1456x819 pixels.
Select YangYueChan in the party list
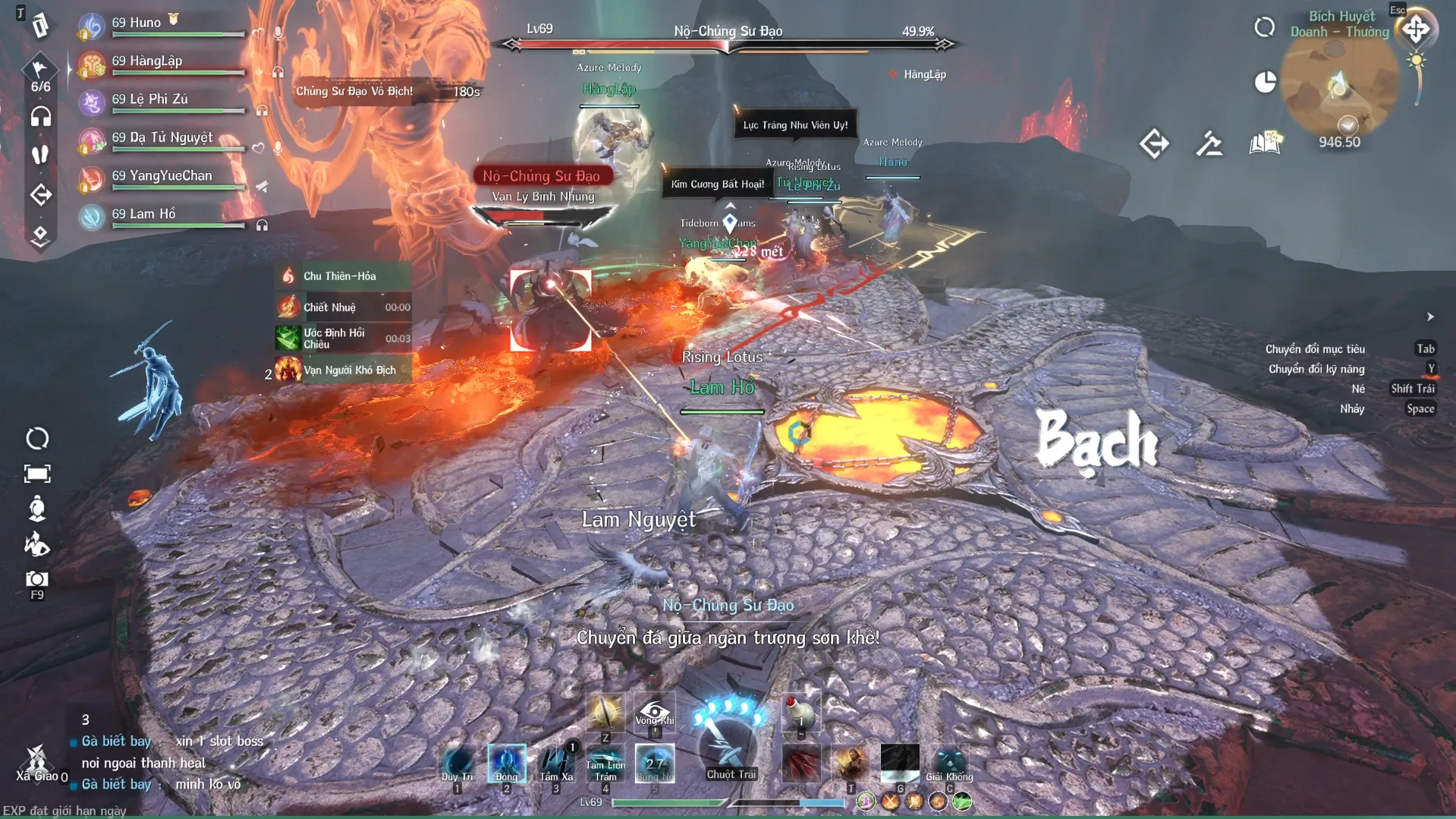[162, 177]
